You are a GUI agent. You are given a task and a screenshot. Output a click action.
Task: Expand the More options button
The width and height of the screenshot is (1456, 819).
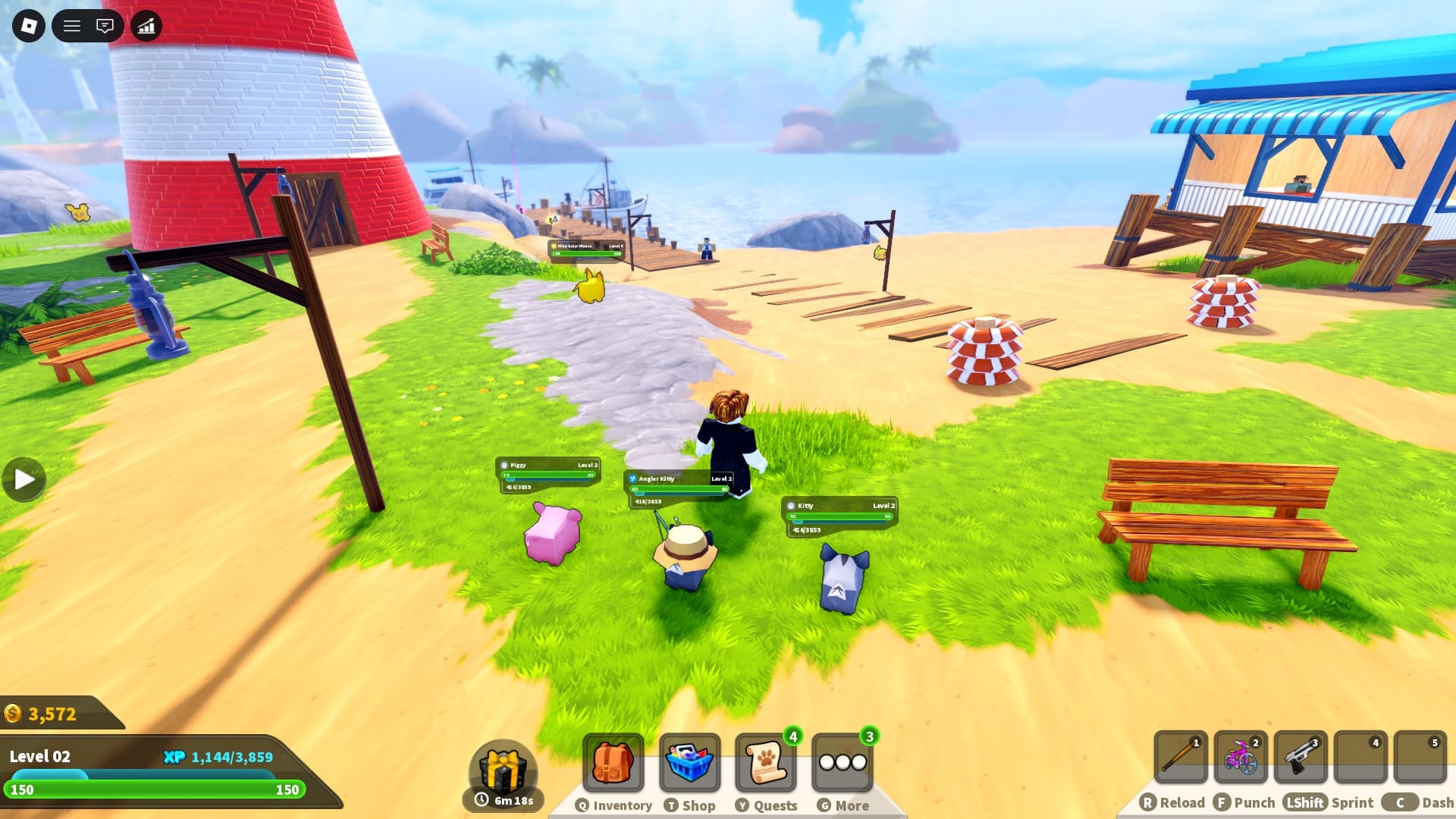(842, 763)
